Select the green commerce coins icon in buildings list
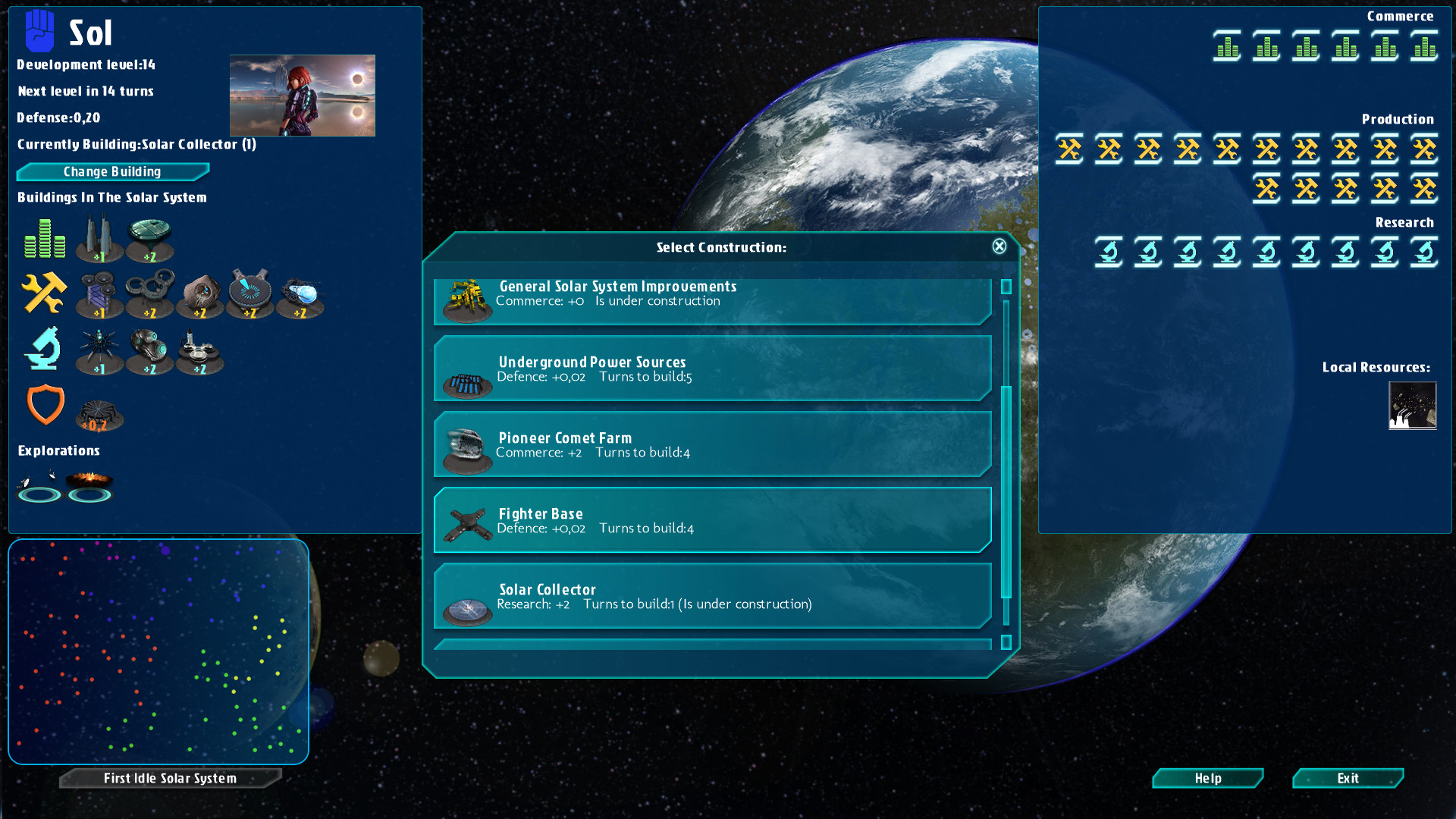The image size is (1456, 819). 43,239
